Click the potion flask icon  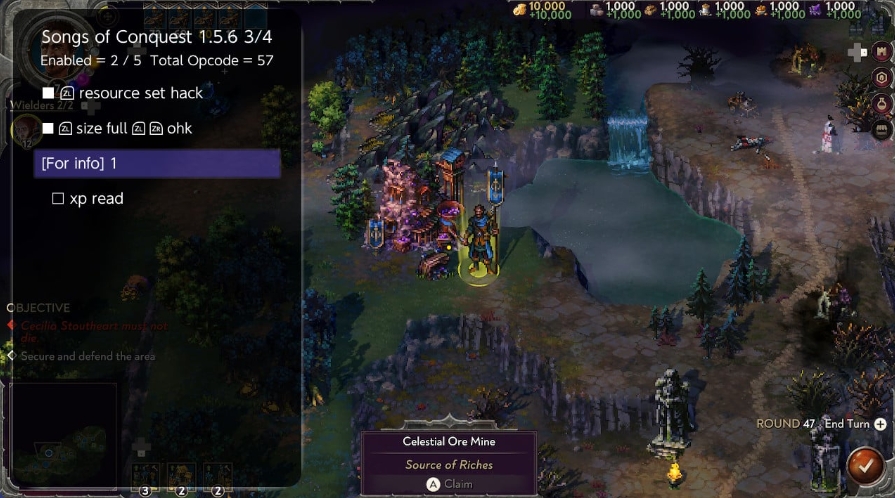pyautogui.click(x=882, y=103)
